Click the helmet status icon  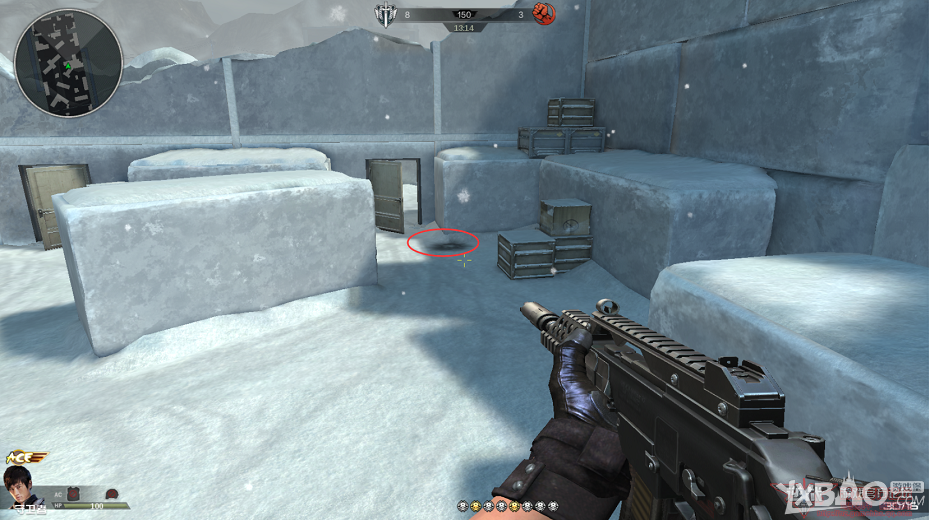(x=112, y=494)
